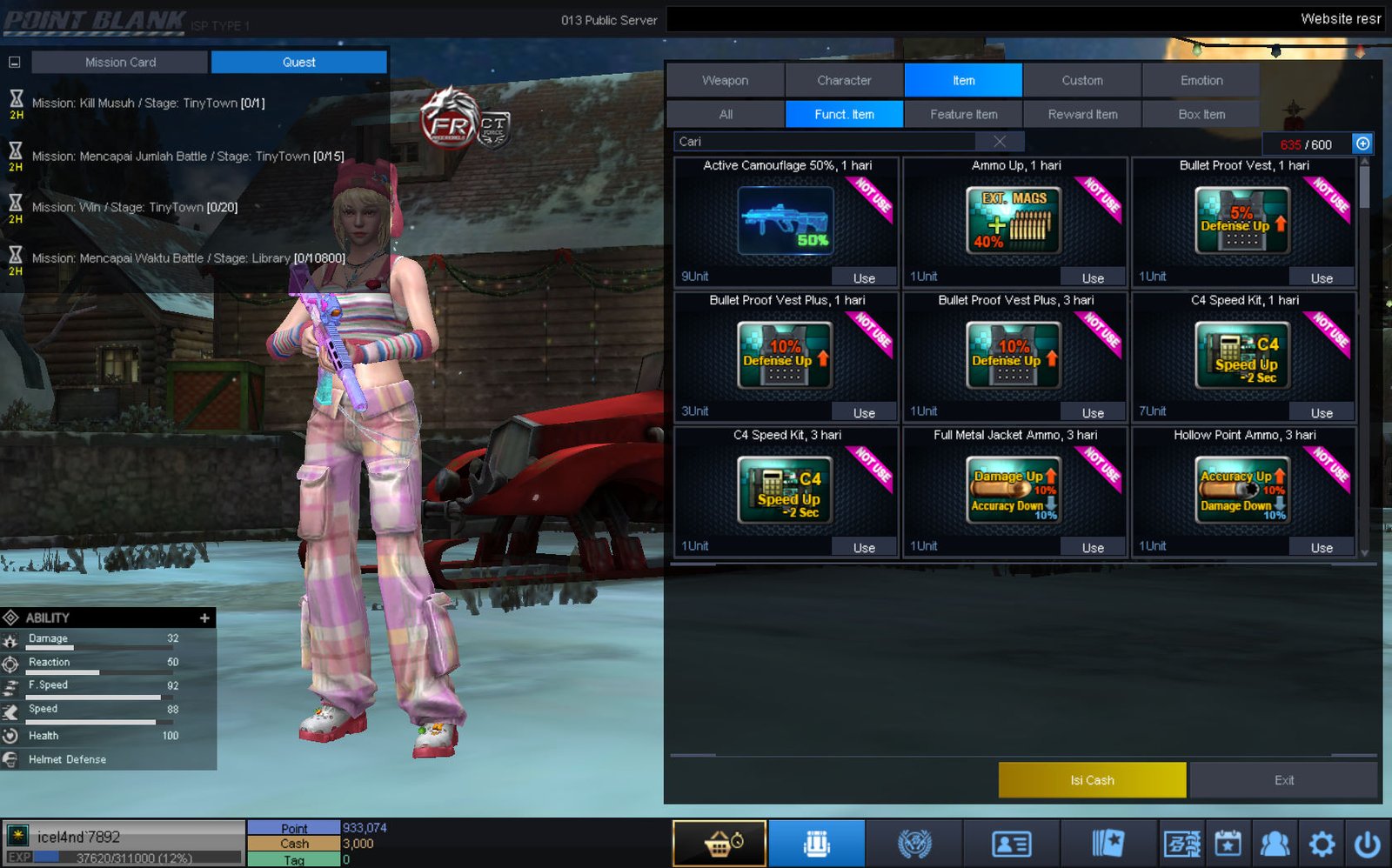Switch to the Weapon tab
Screen dimensions: 1392x868
[725, 80]
